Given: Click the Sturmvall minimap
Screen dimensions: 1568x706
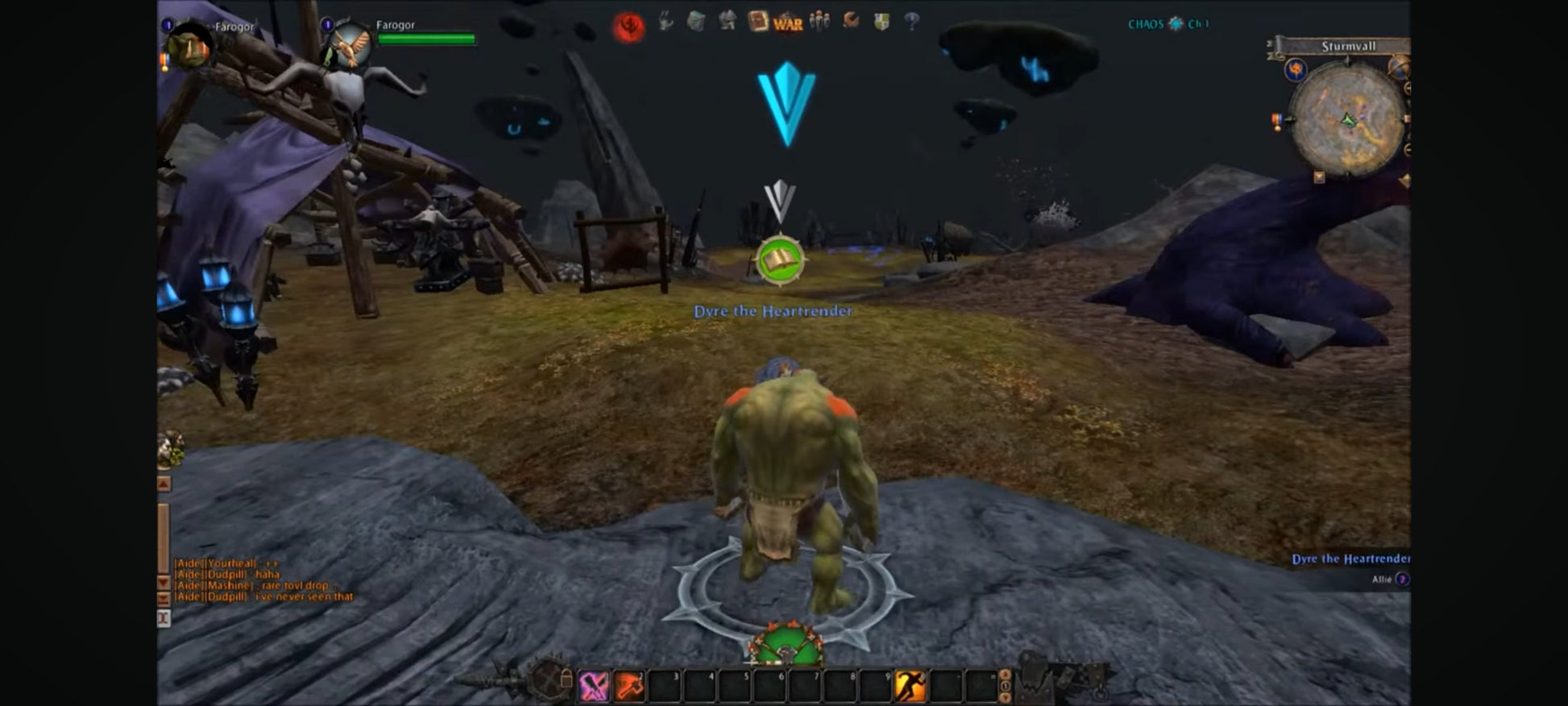Looking at the screenshot, I should coord(1347,119).
